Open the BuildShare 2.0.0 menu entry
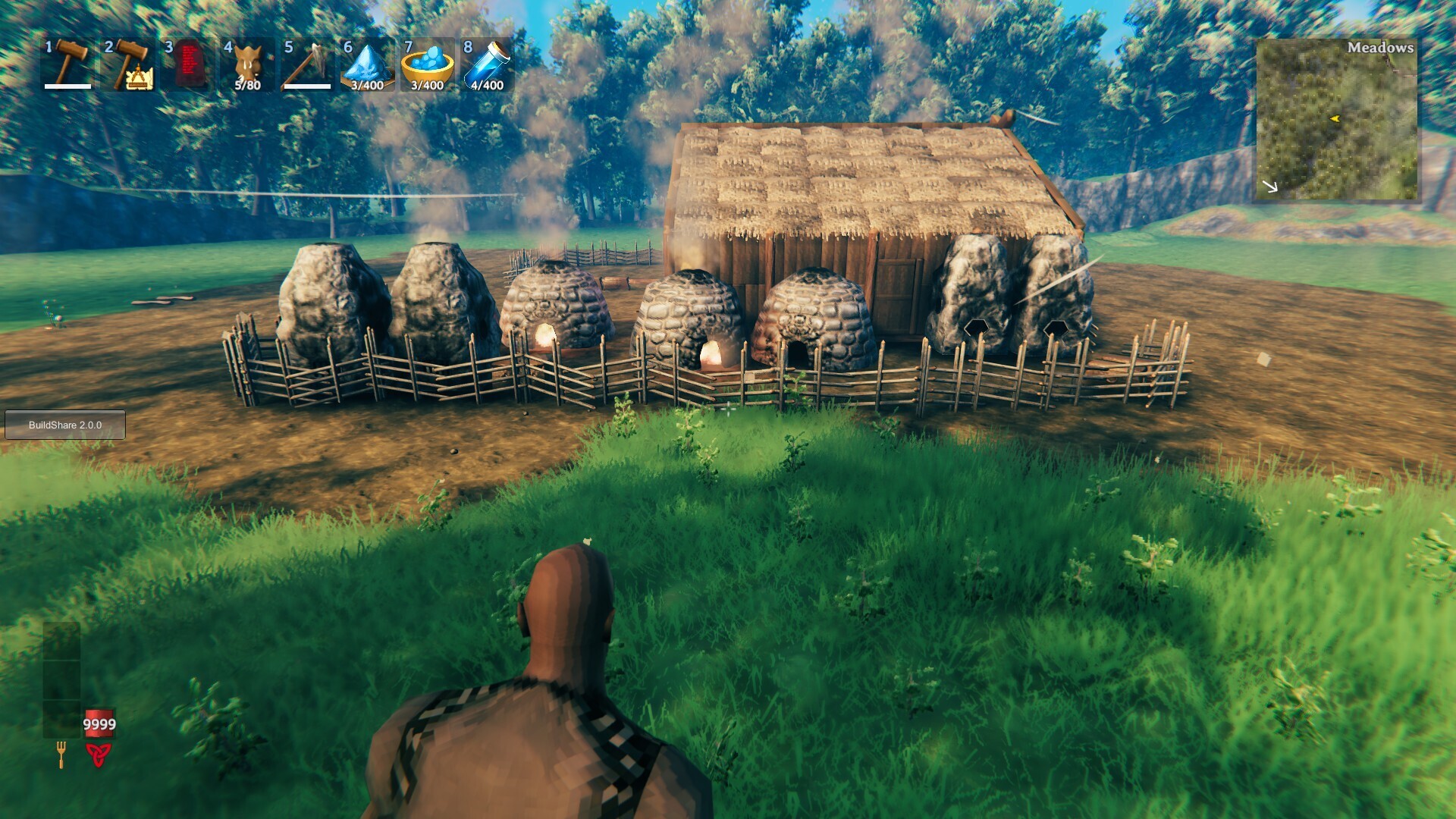 [67, 425]
